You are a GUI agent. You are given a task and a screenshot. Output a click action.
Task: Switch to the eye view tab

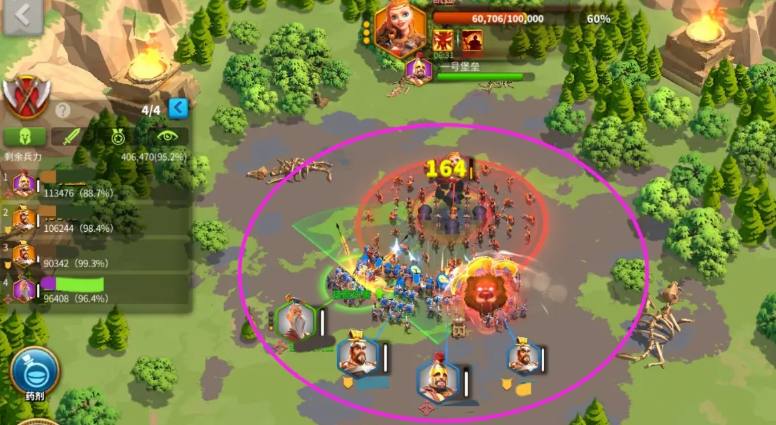[164, 136]
